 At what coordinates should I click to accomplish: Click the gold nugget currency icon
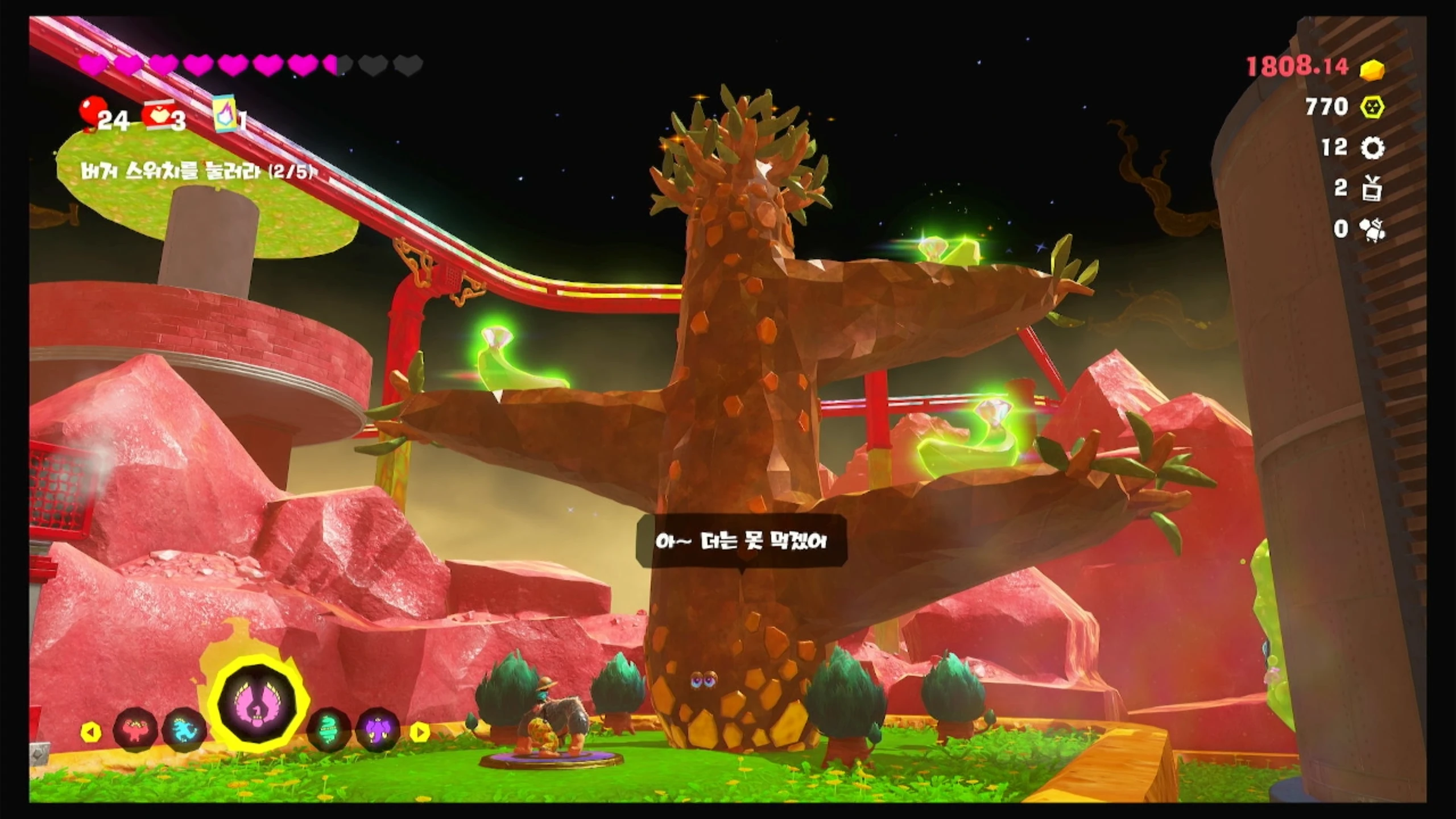pos(1372,69)
